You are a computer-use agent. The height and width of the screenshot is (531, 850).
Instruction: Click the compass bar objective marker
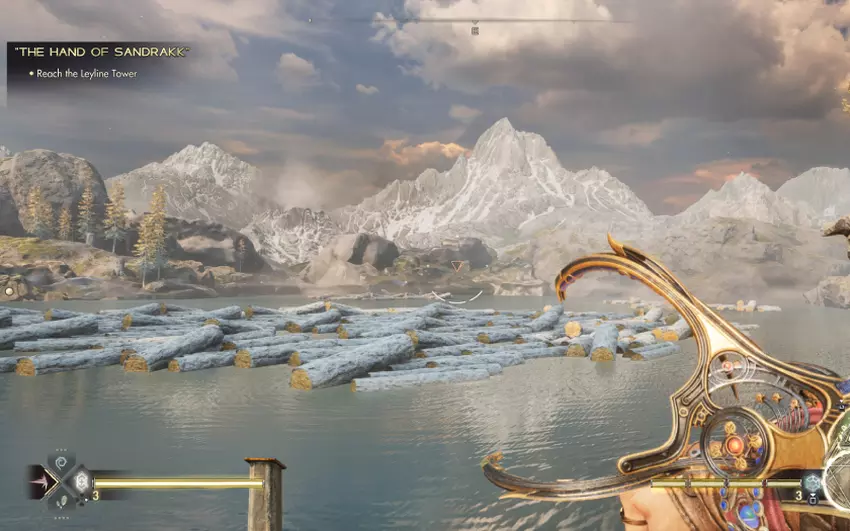point(475,30)
